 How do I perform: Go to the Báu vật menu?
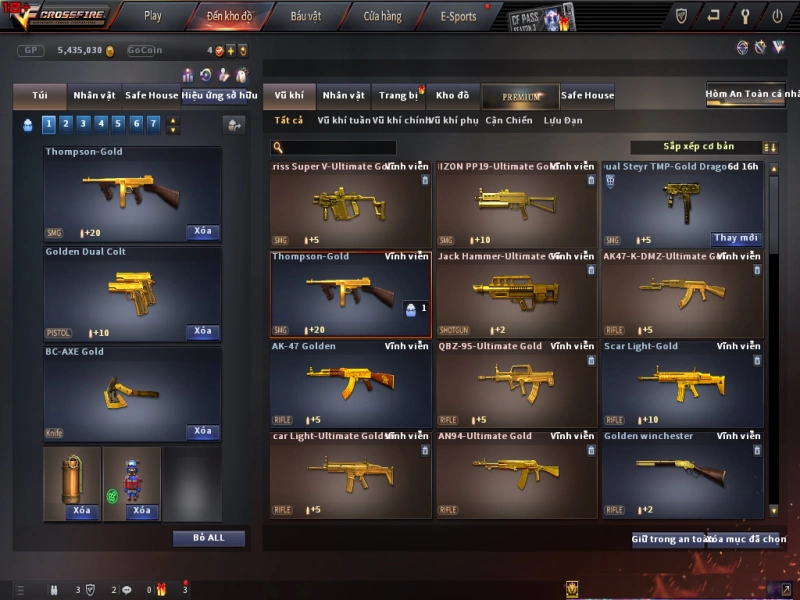306,16
